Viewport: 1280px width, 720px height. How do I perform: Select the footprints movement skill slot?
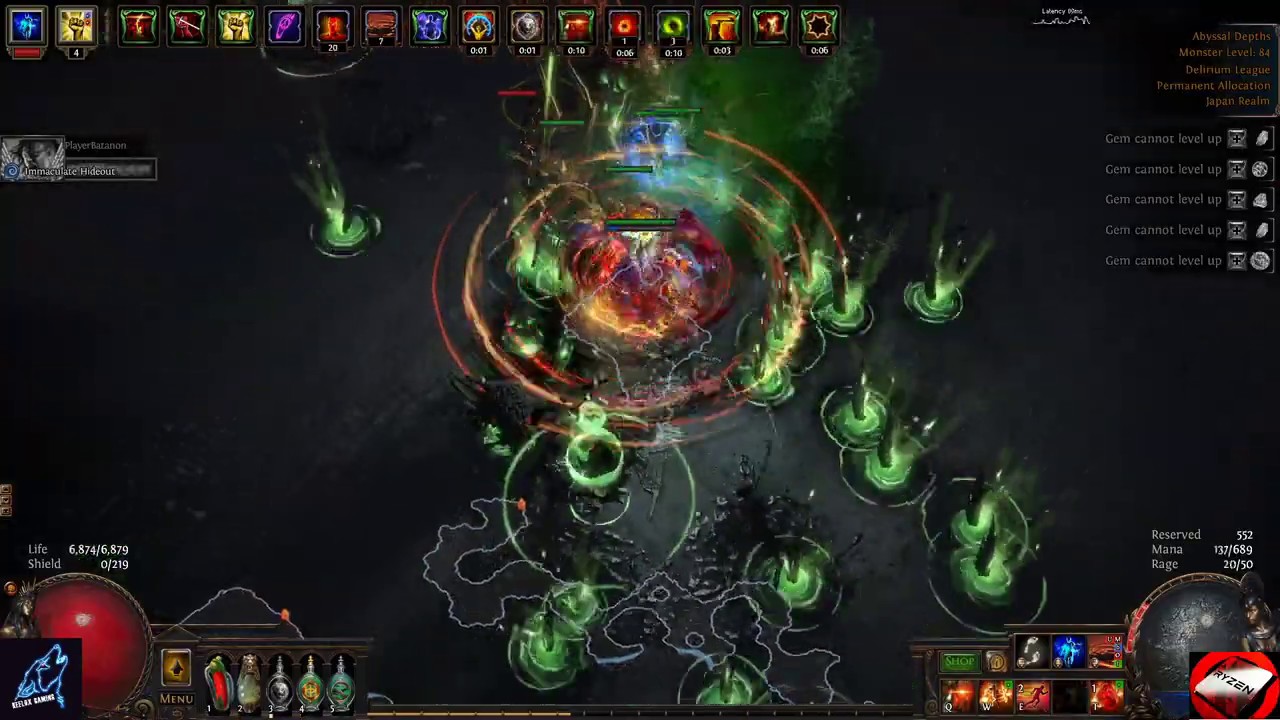[x=1032, y=652]
